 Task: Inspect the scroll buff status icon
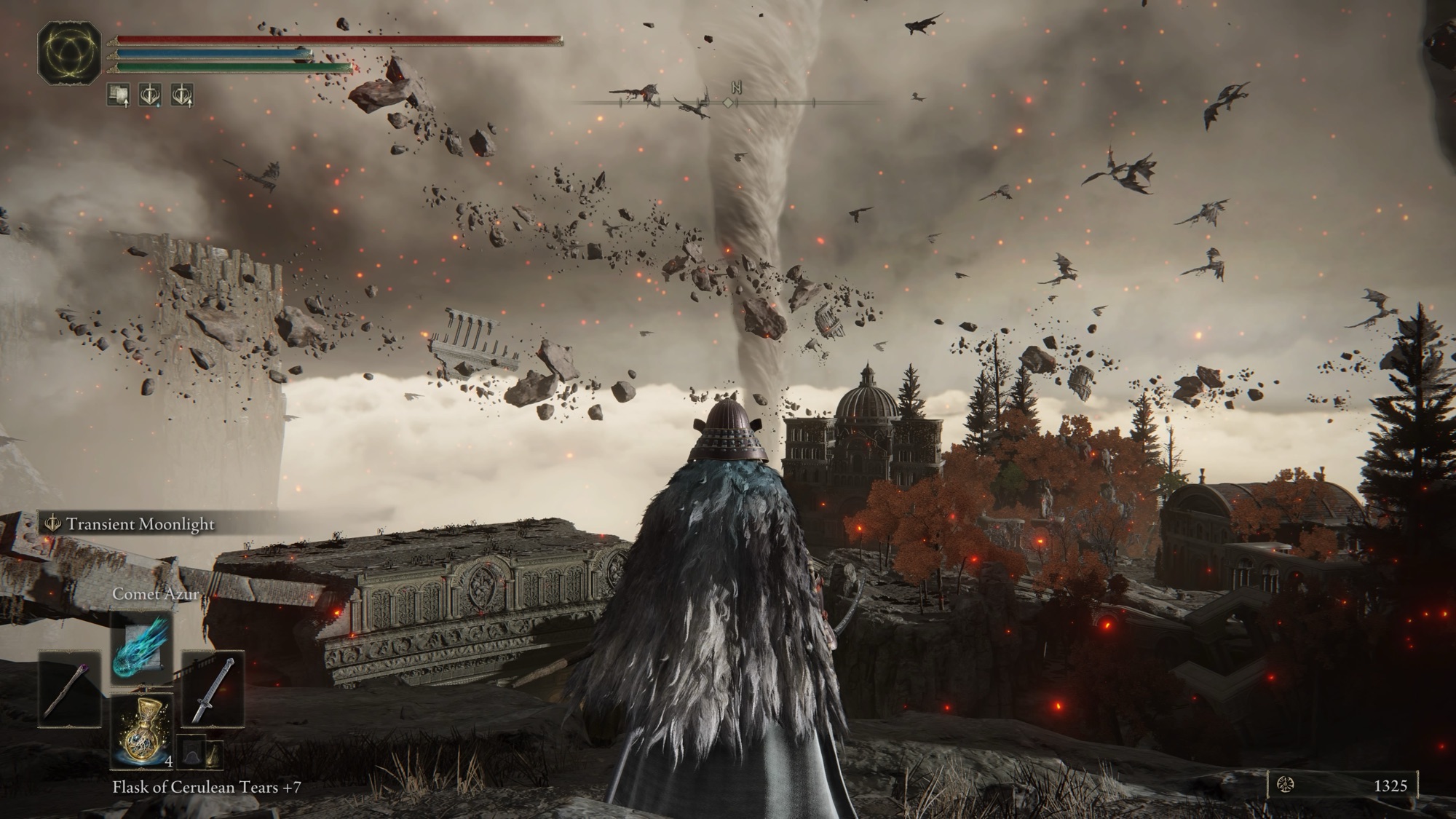click(x=119, y=95)
